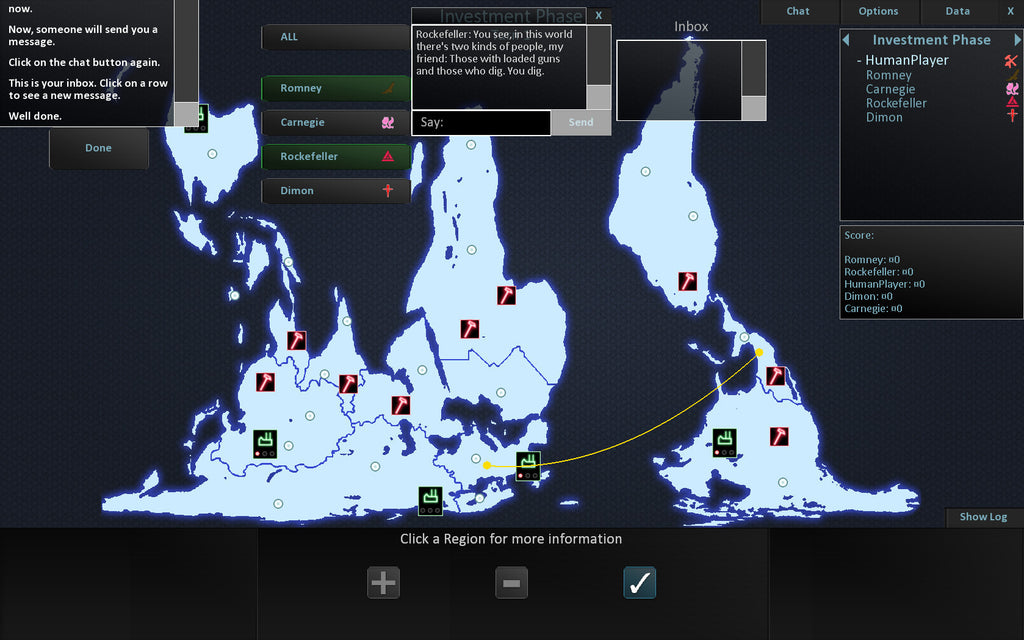Send the chat message
Screen dimensions: 1024x640
tap(581, 122)
